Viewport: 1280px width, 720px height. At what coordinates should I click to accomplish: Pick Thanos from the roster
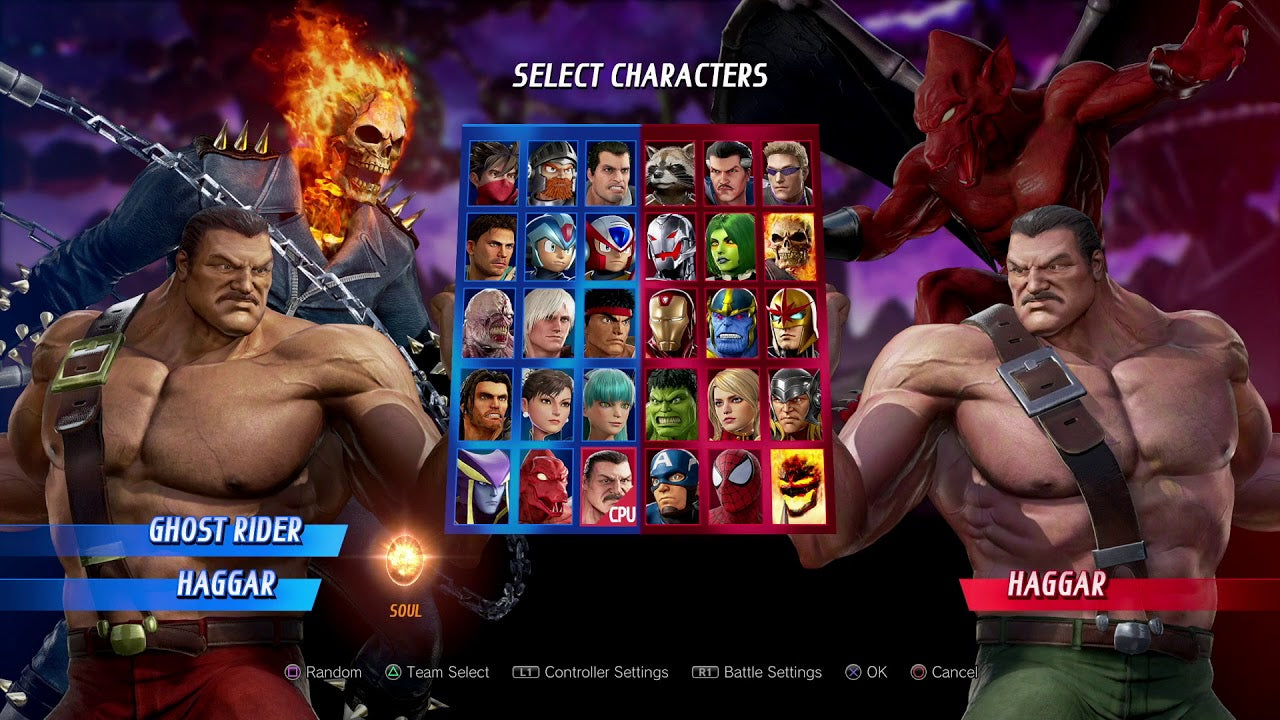[x=733, y=323]
